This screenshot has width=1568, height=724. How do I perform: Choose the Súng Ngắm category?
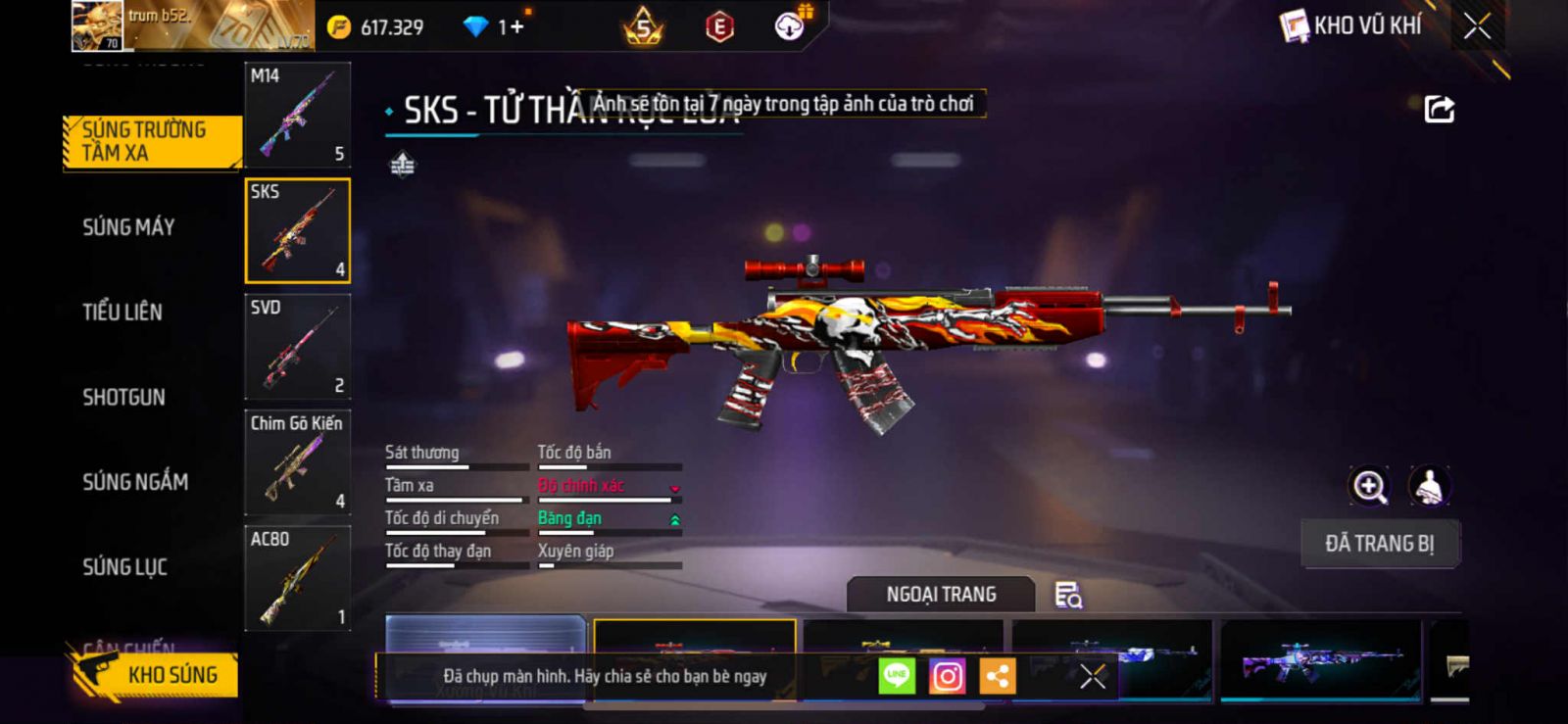(135, 482)
